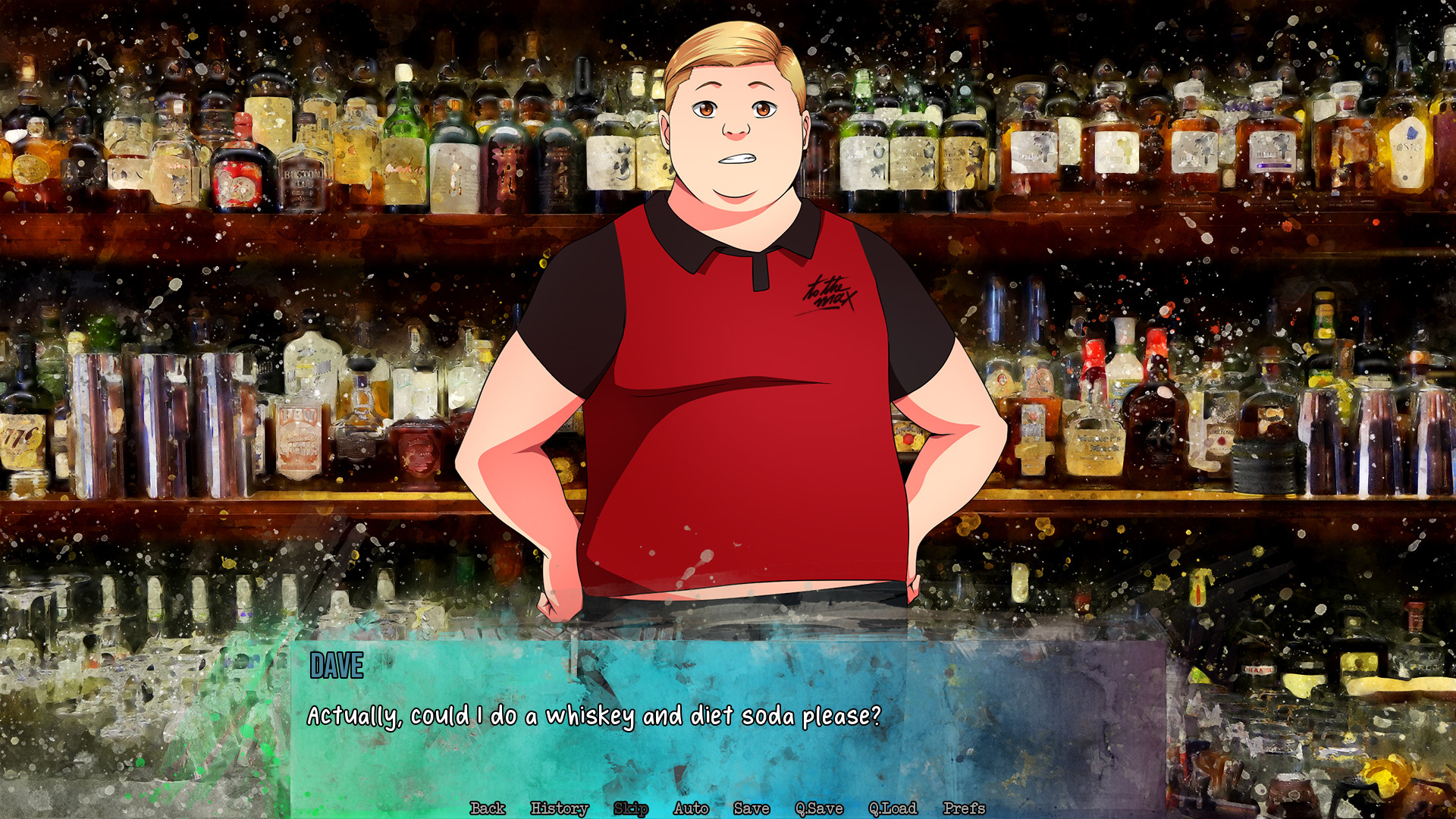Enable Skip mode
Viewport: 1456px width, 819px height.
630,809
